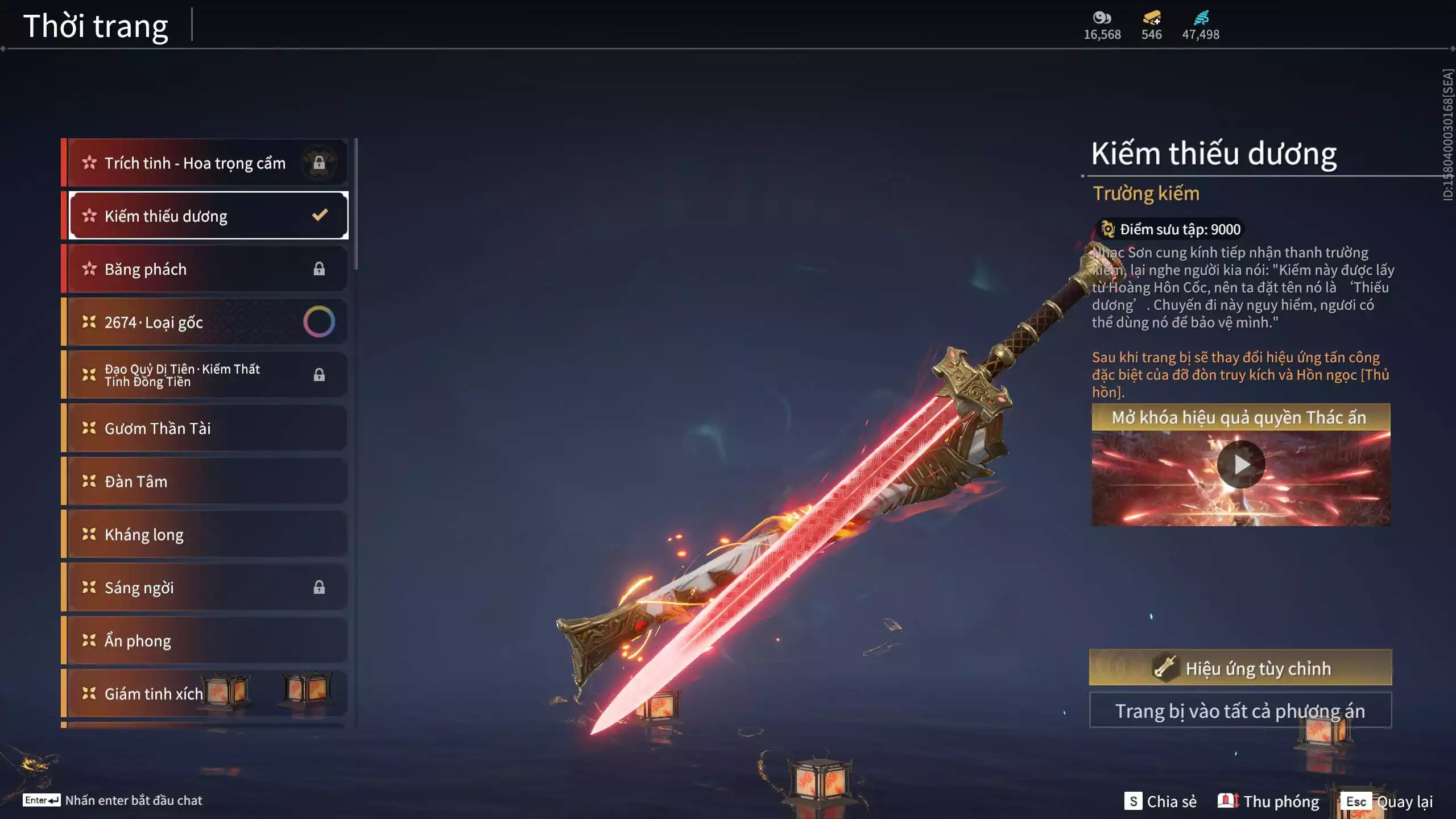
Task: Click the lock icon on Băng phách
Action: click(320, 268)
